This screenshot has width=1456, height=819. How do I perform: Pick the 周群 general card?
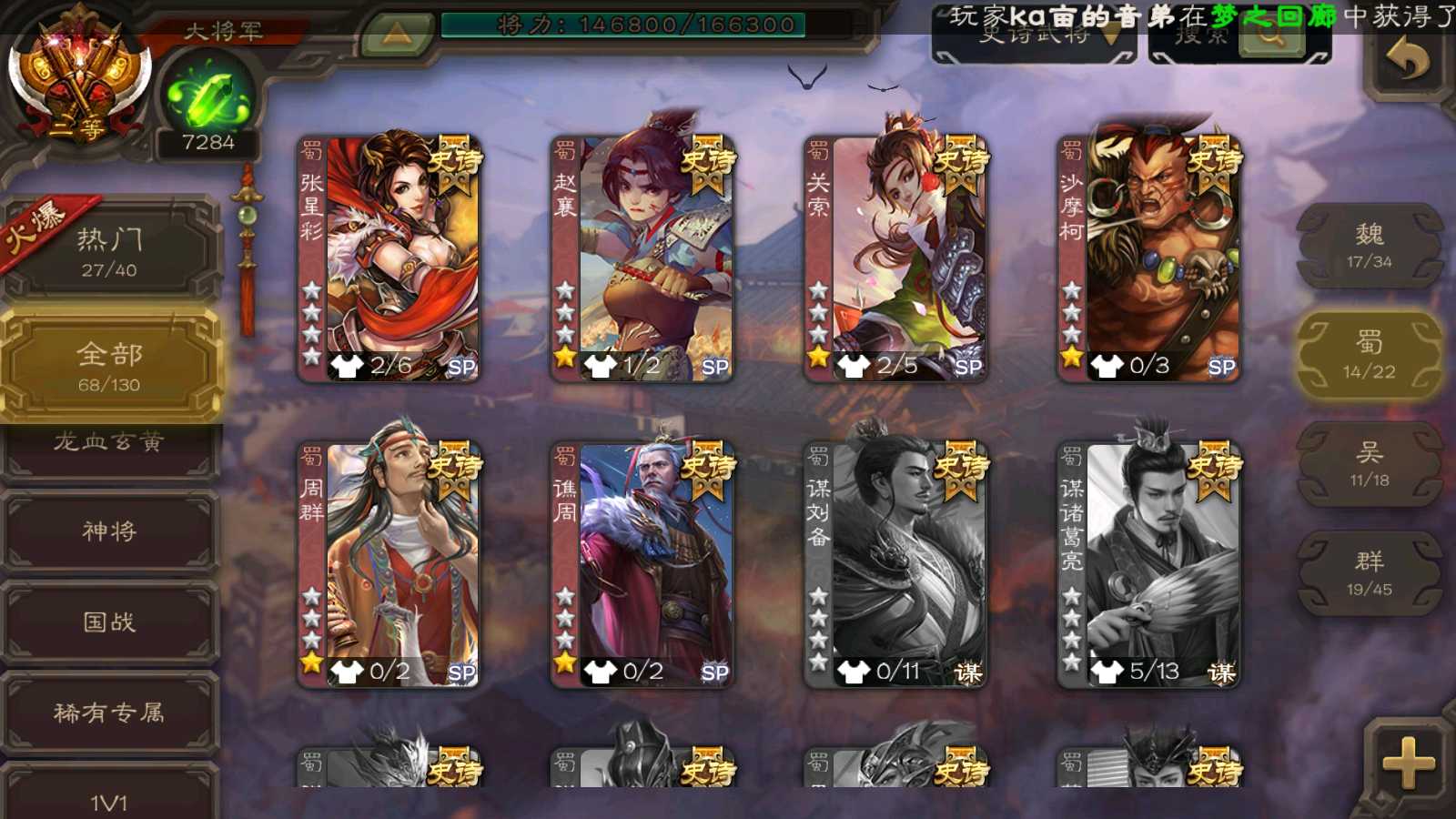(x=389, y=564)
